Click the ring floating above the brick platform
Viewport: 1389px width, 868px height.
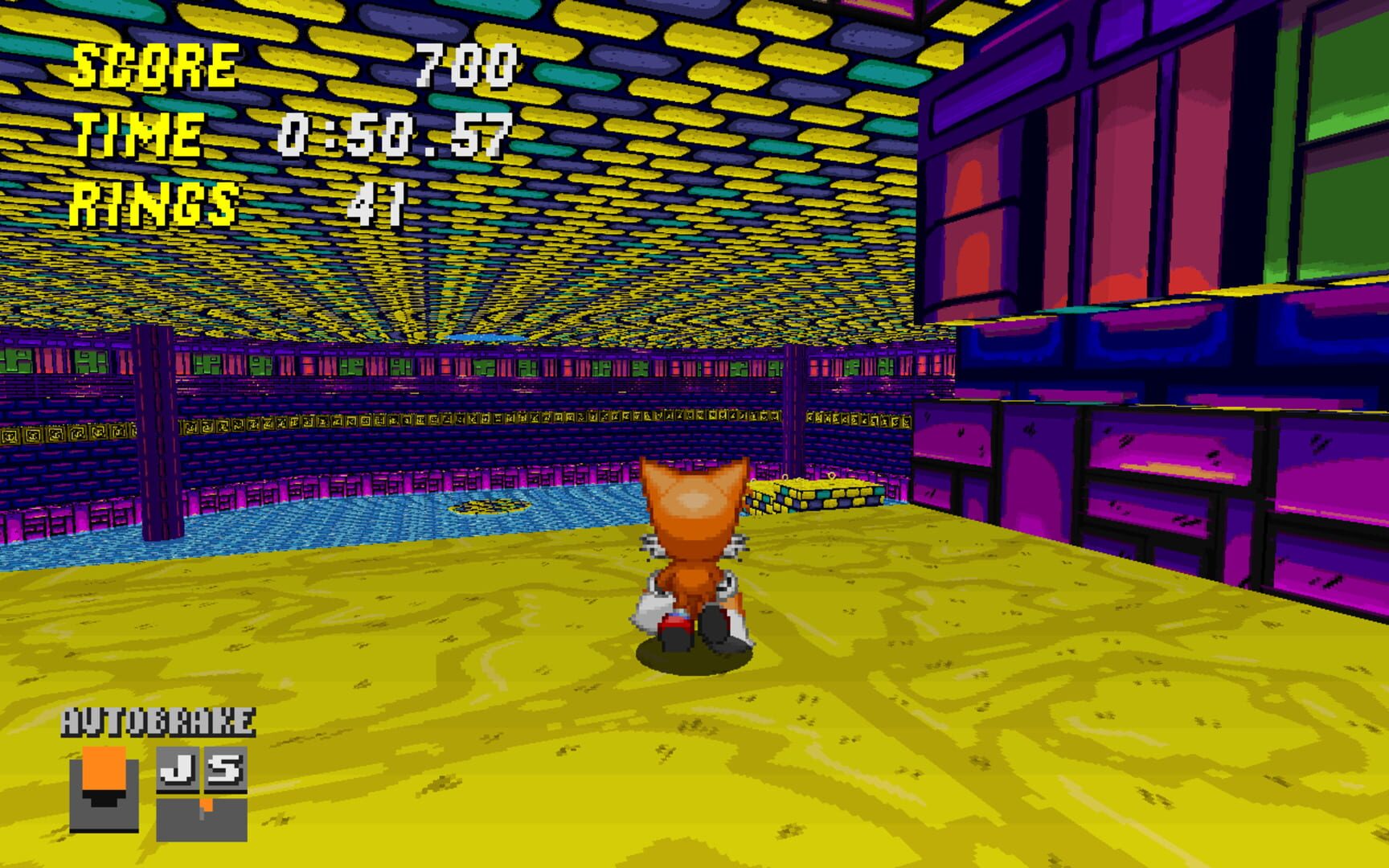click(832, 476)
